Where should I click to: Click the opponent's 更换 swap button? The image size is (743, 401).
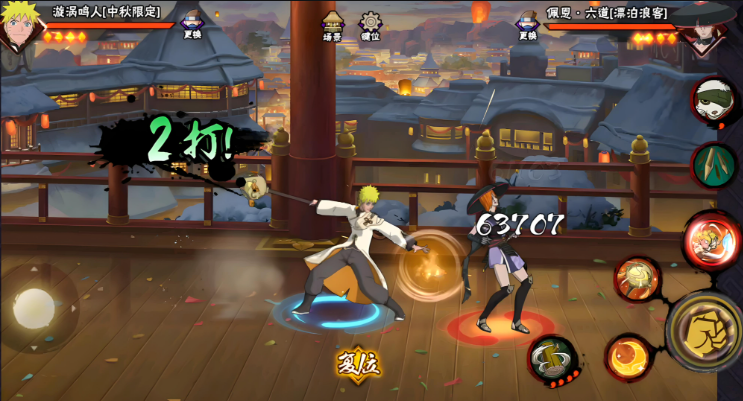pyautogui.click(x=529, y=26)
